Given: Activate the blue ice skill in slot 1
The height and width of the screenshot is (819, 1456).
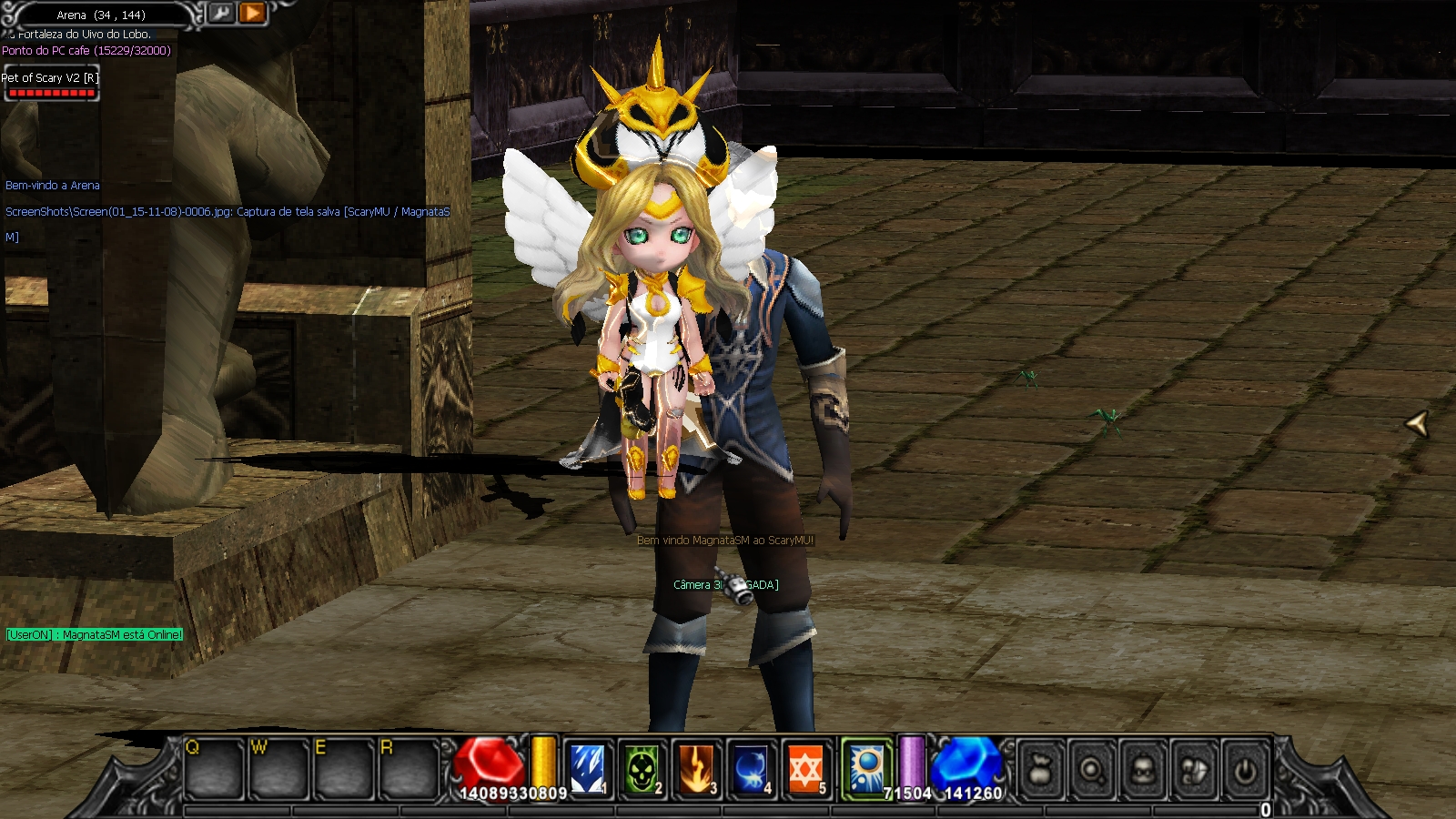Looking at the screenshot, I should tap(587, 769).
